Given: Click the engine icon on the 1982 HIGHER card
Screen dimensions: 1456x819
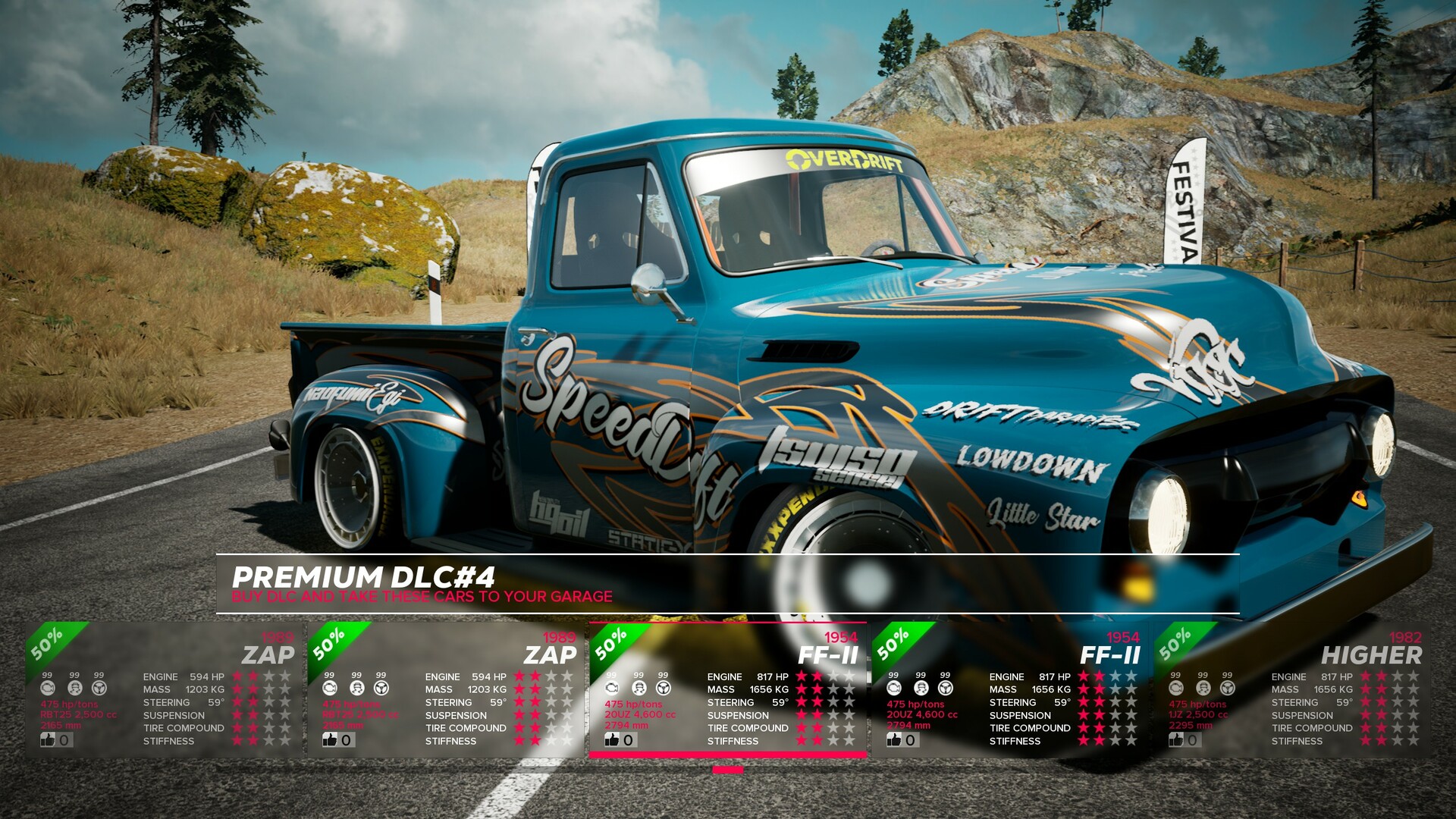Looking at the screenshot, I should tap(1175, 687).
